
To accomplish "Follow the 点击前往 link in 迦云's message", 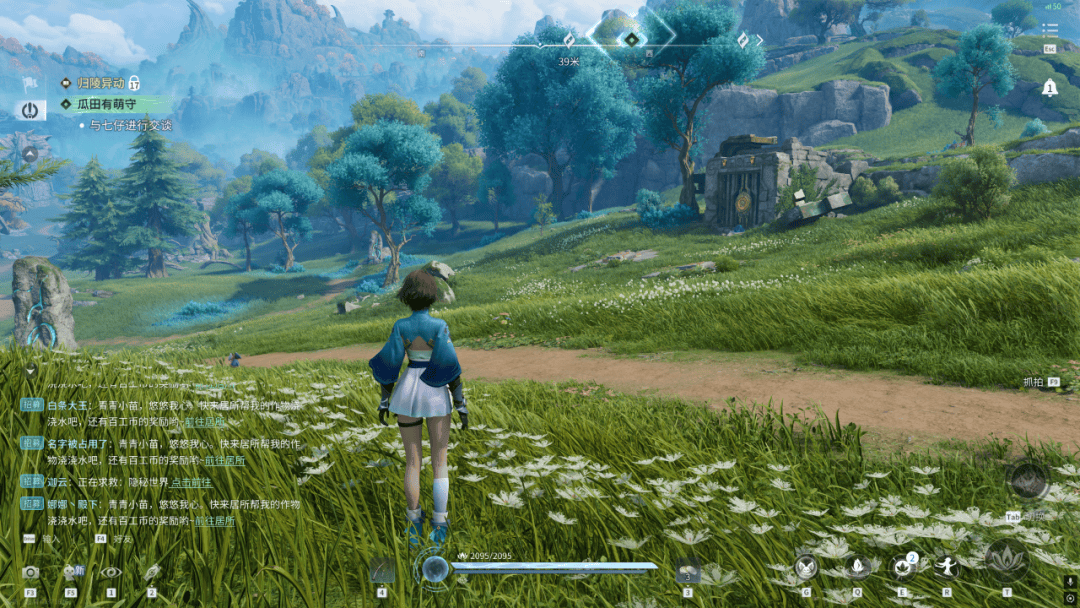I will pyautogui.click(x=192, y=481).
